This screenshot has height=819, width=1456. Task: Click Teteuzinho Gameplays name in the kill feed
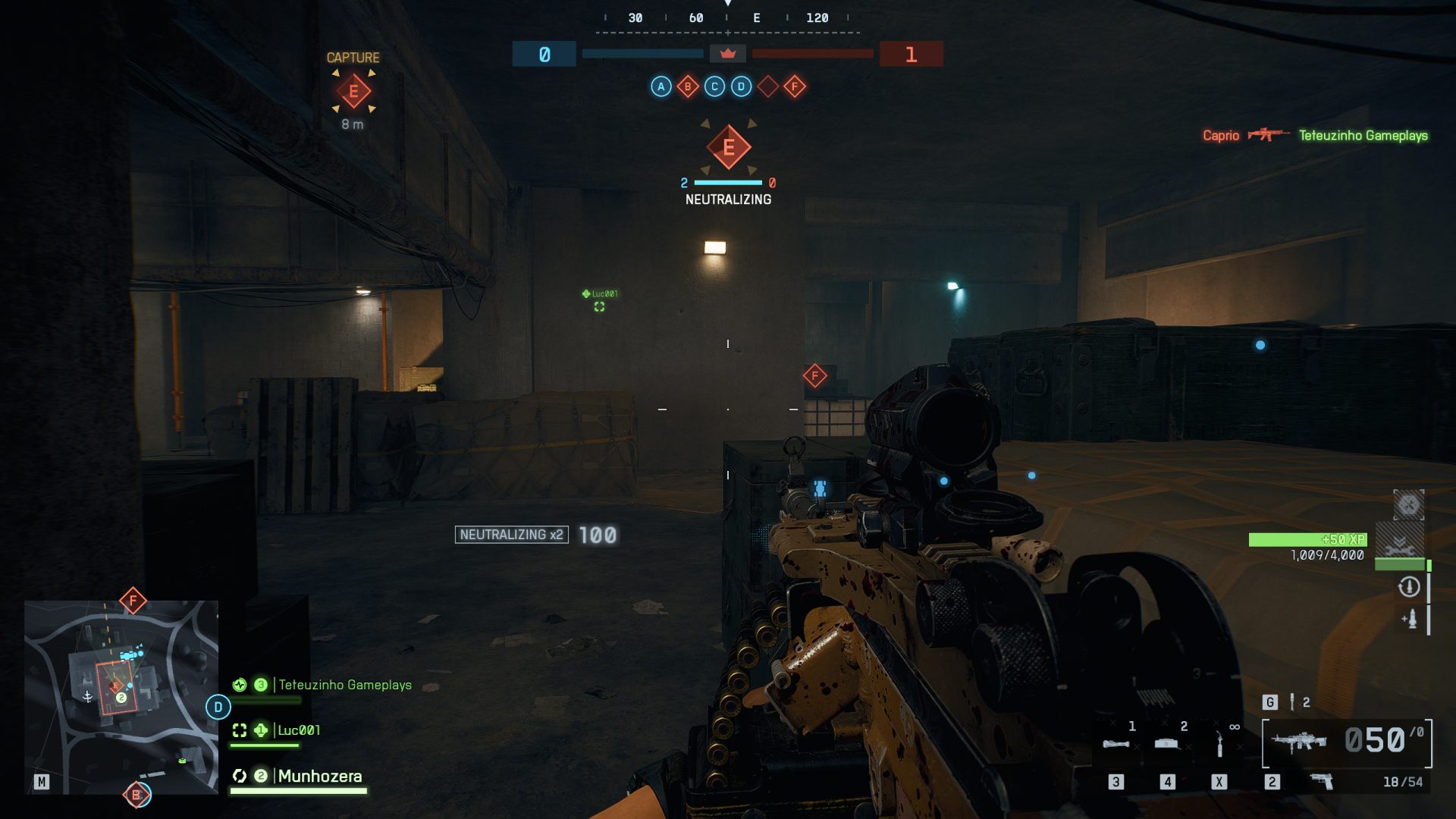(x=1363, y=136)
